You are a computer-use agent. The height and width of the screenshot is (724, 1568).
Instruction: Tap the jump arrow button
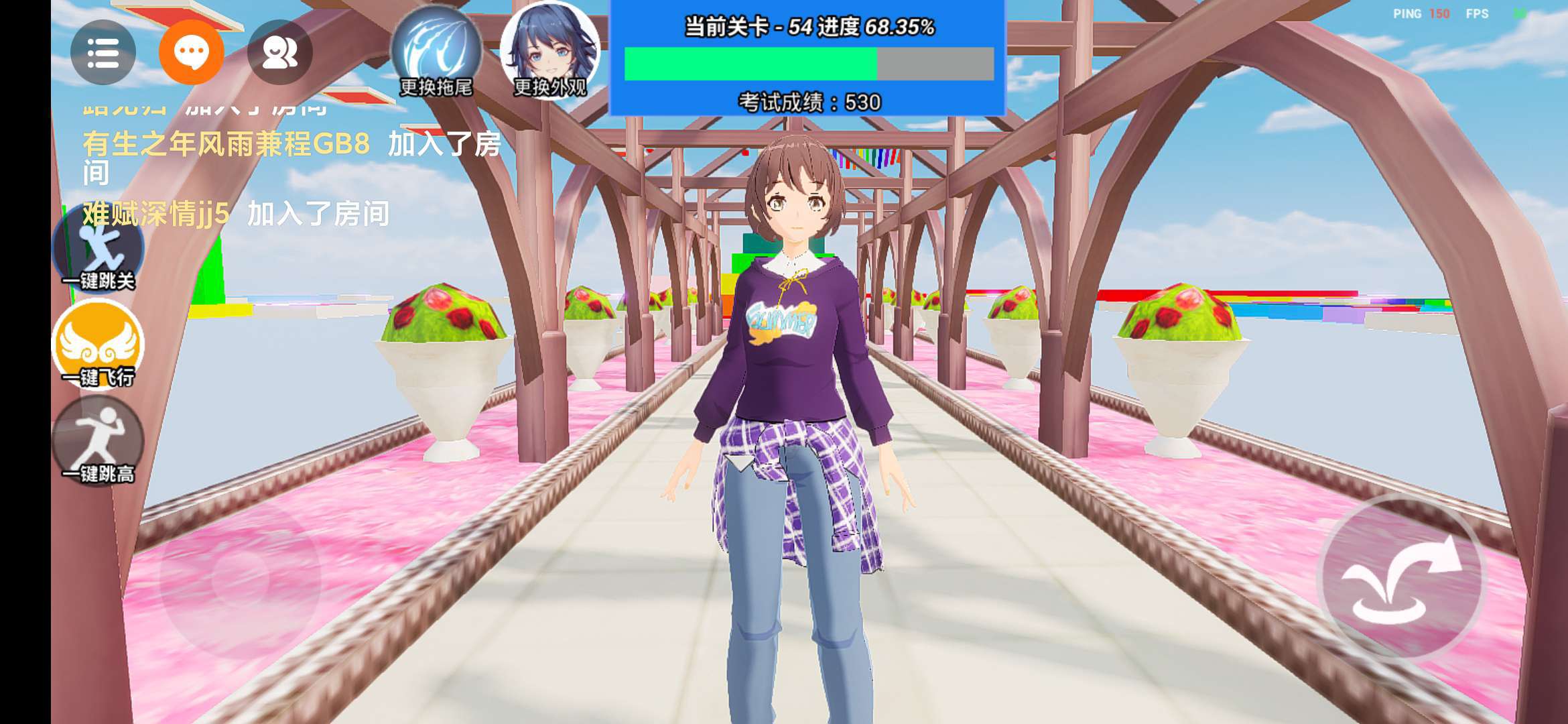pos(1401,579)
